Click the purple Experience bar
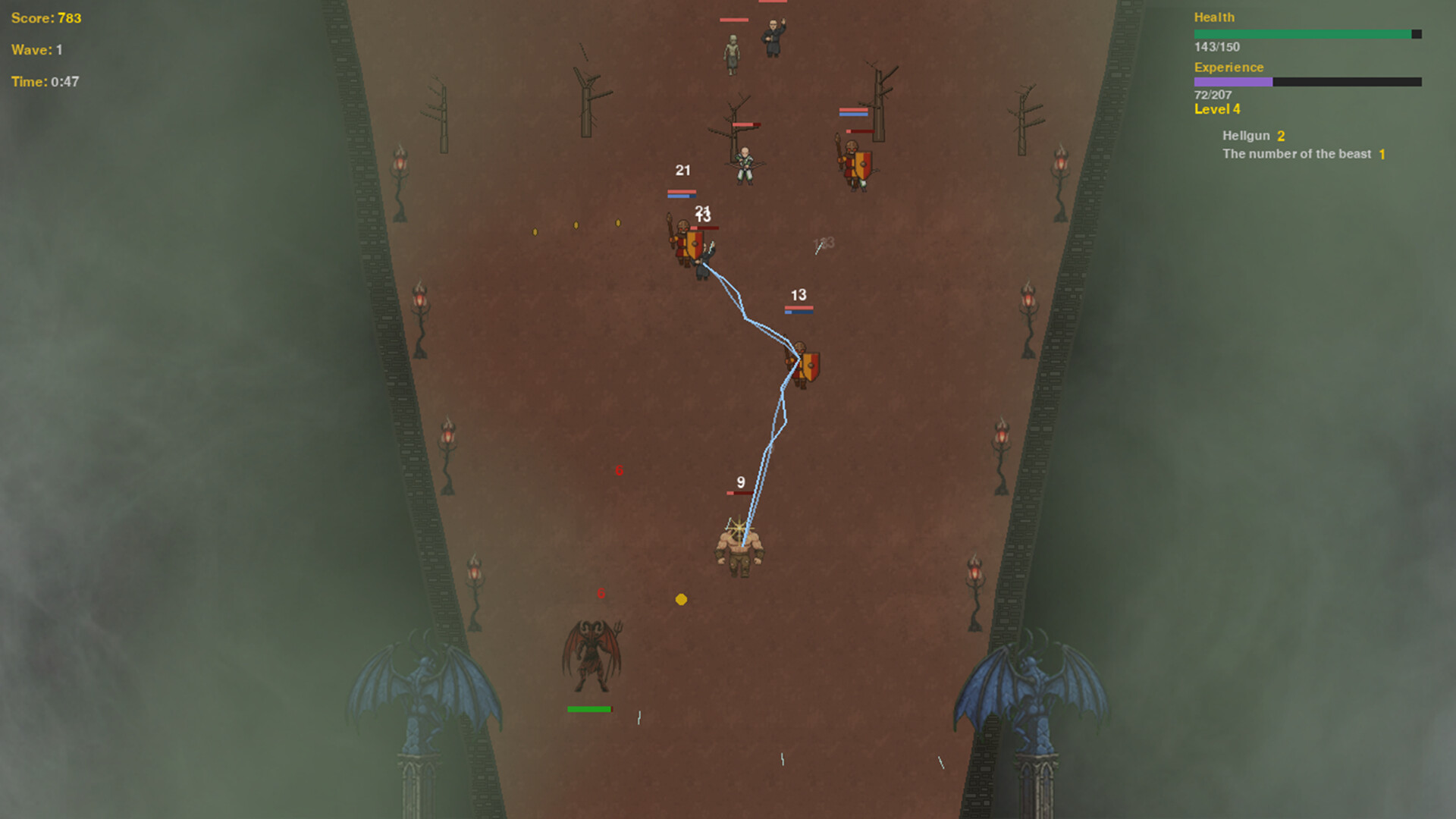1456x819 pixels. pos(1232,81)
